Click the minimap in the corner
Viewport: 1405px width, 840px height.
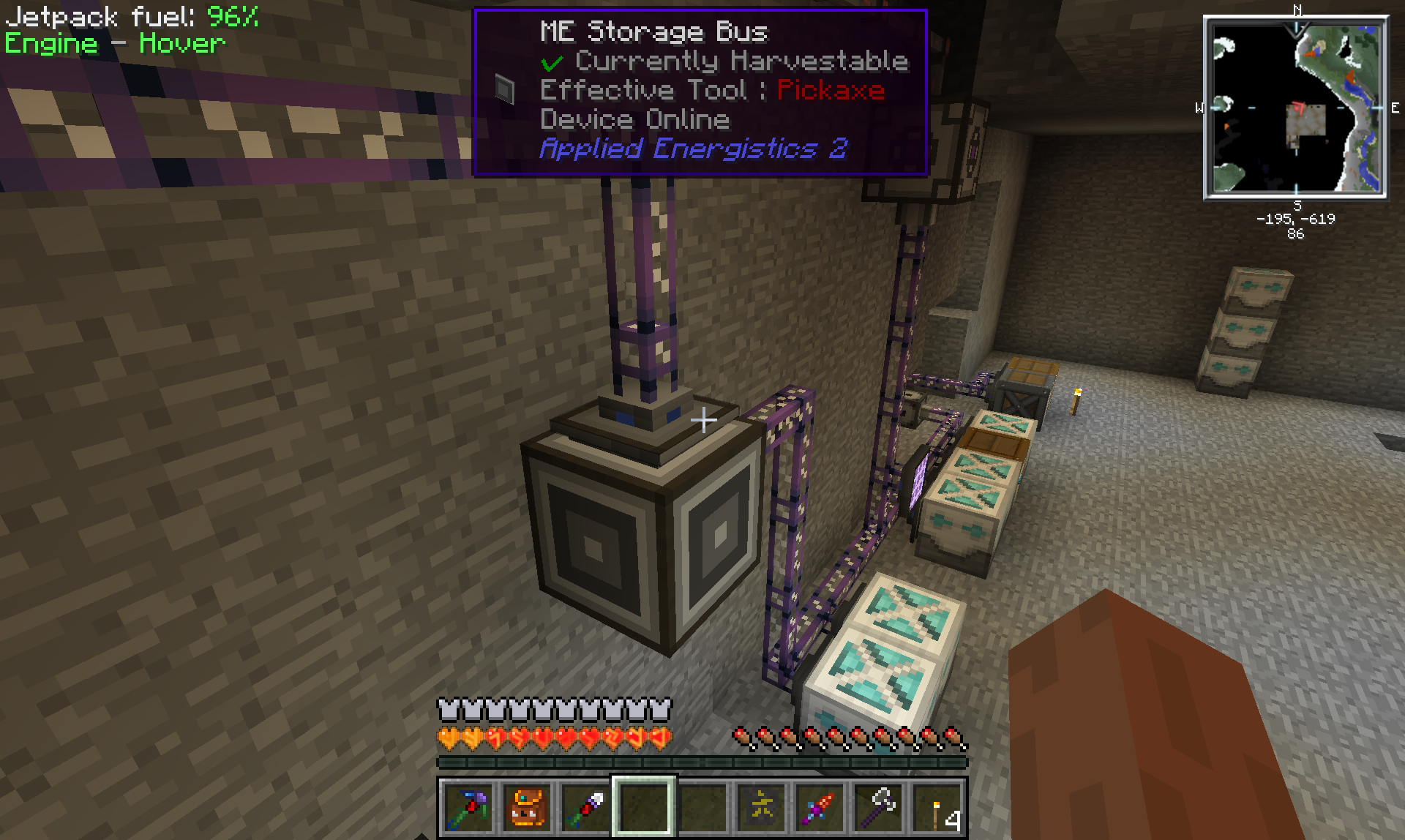click(1295, 108)
